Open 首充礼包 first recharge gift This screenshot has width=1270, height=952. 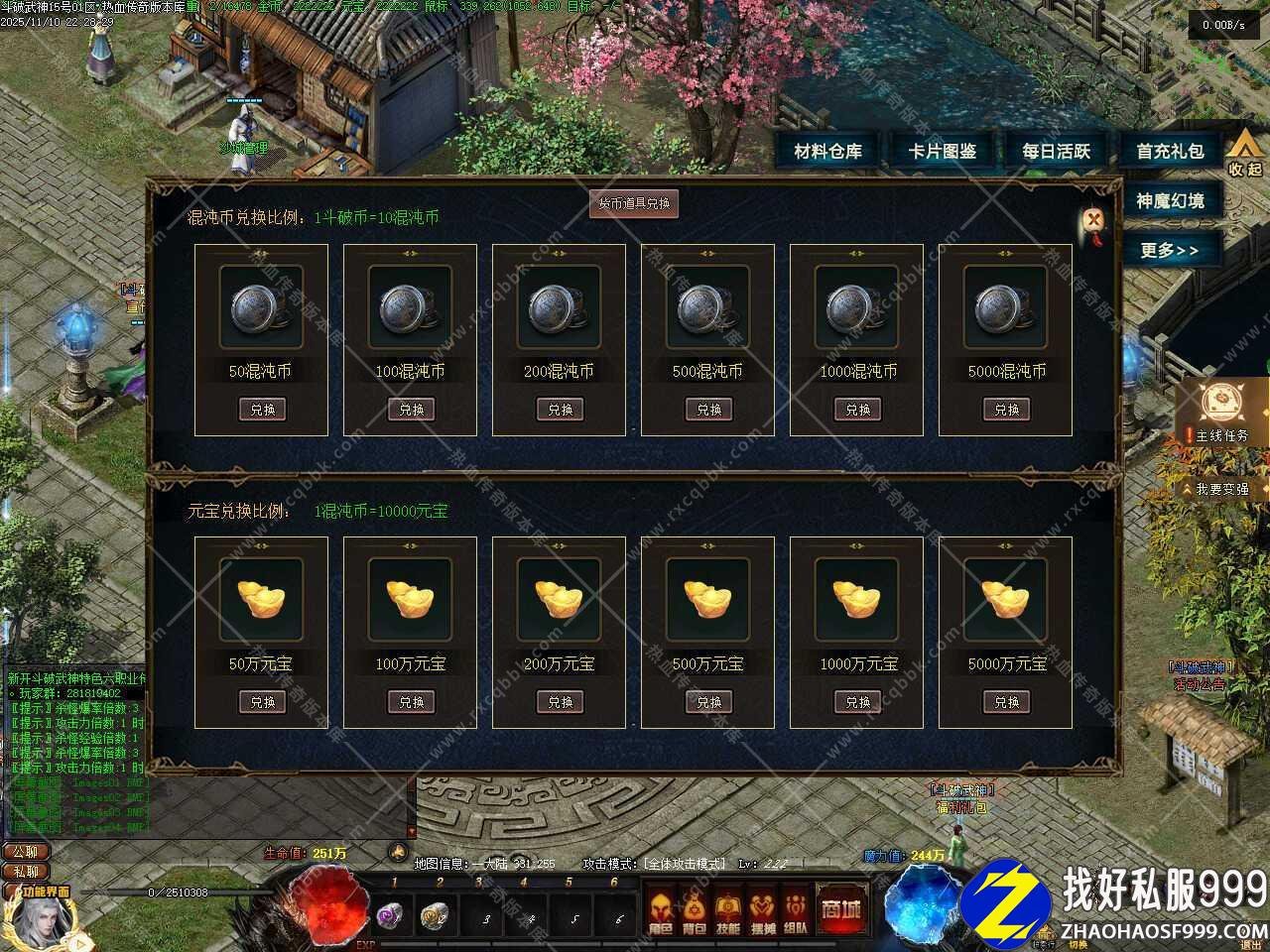(x=1171, y=152)
